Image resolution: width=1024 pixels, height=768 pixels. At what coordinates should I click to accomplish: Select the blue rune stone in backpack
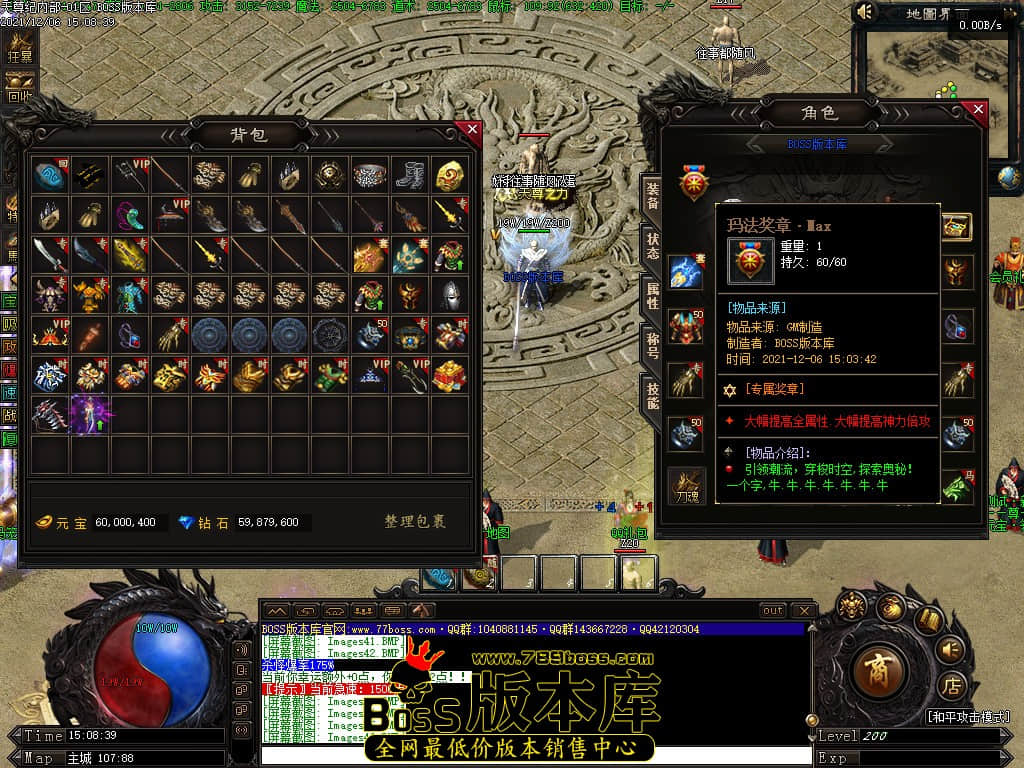pyautogui.click(x=49, y=176)
